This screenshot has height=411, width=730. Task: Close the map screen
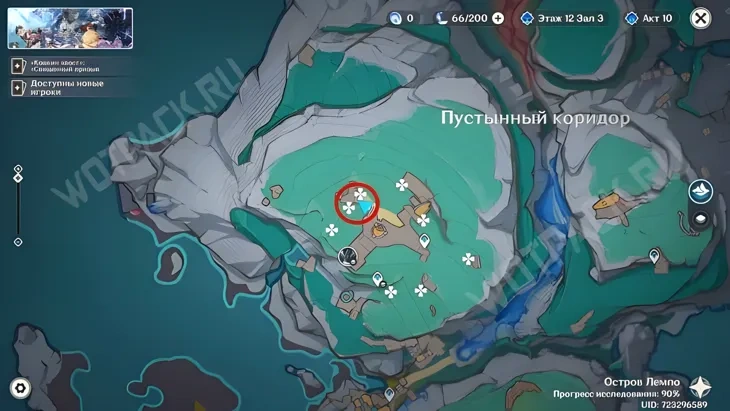coord(701,17)
